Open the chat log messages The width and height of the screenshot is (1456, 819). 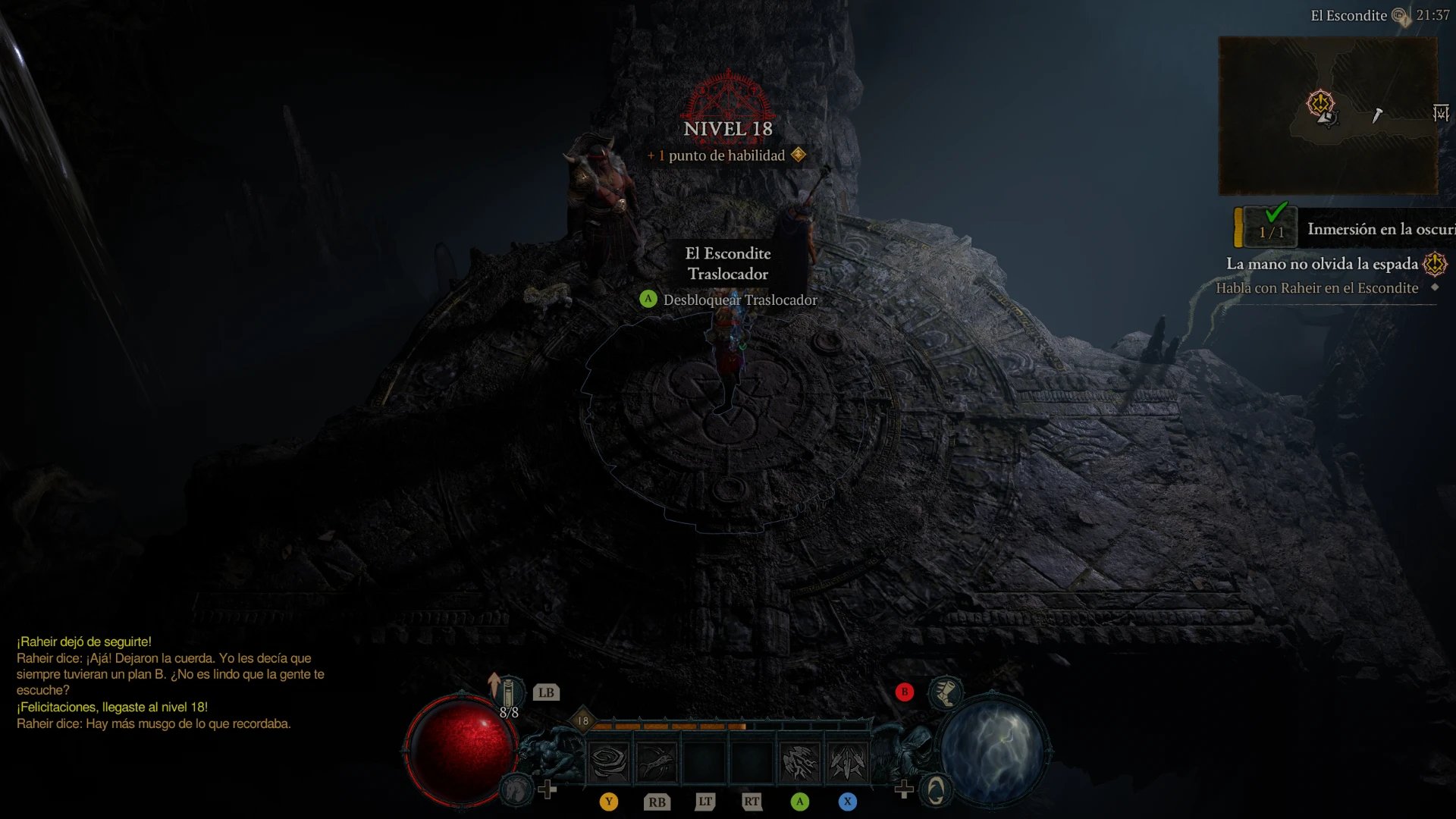pyautogui.click(x=170, y=682)
